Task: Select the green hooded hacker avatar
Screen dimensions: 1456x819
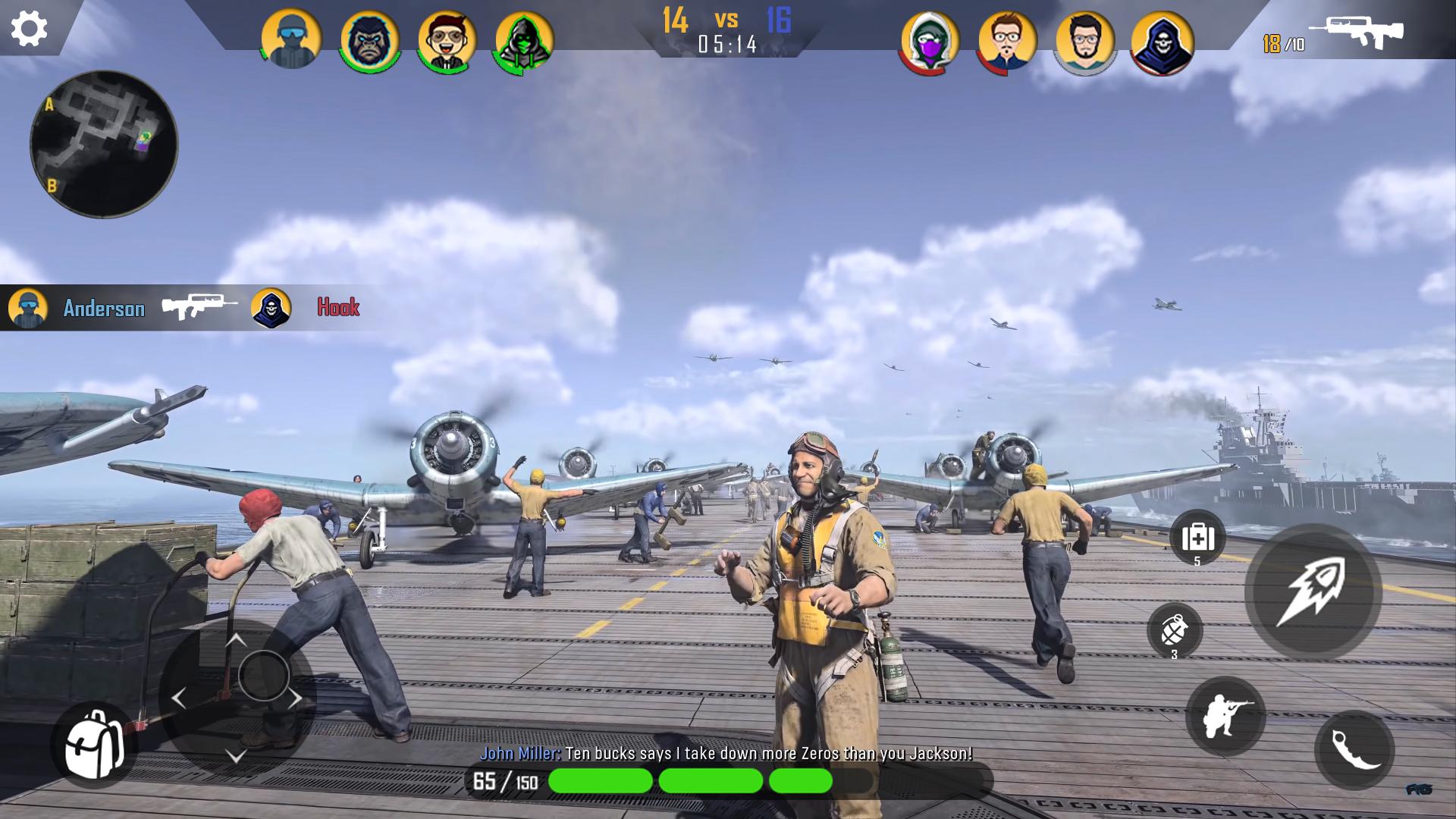Action: coord(524,41)
